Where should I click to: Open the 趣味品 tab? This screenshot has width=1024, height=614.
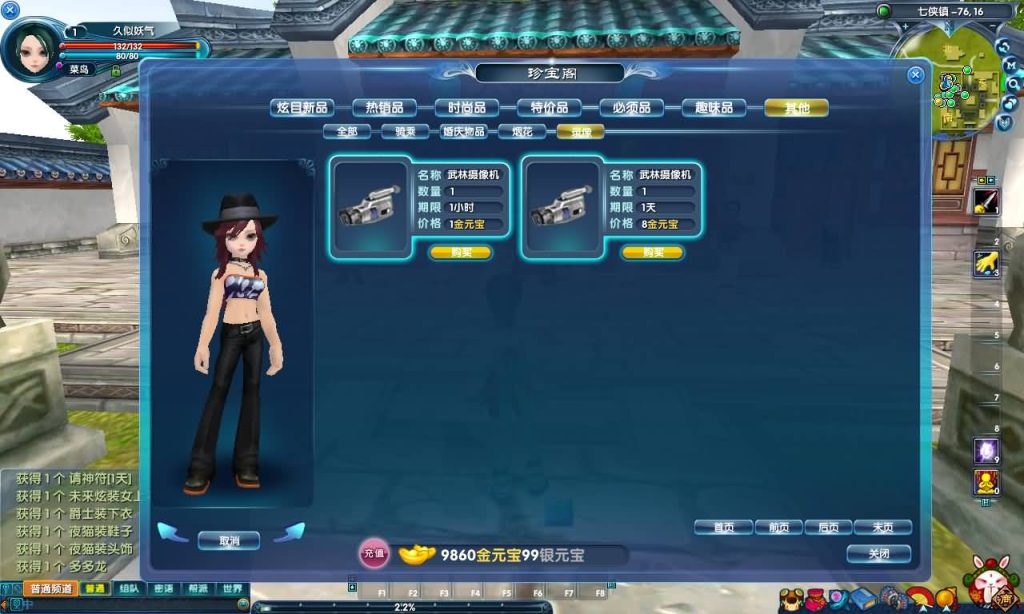(x=714, y=108)
